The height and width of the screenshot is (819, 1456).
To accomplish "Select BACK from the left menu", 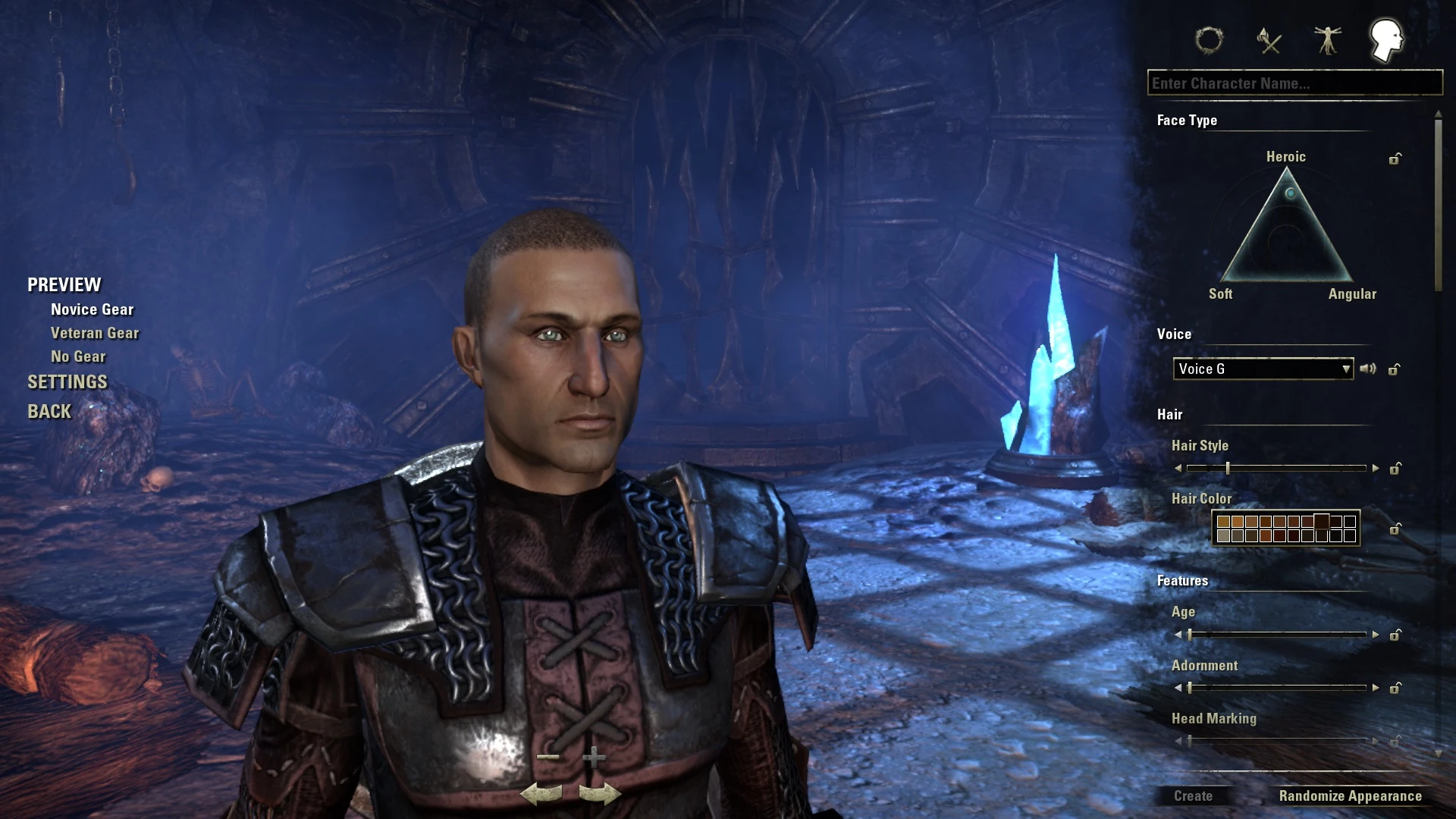I will point(49,411).
